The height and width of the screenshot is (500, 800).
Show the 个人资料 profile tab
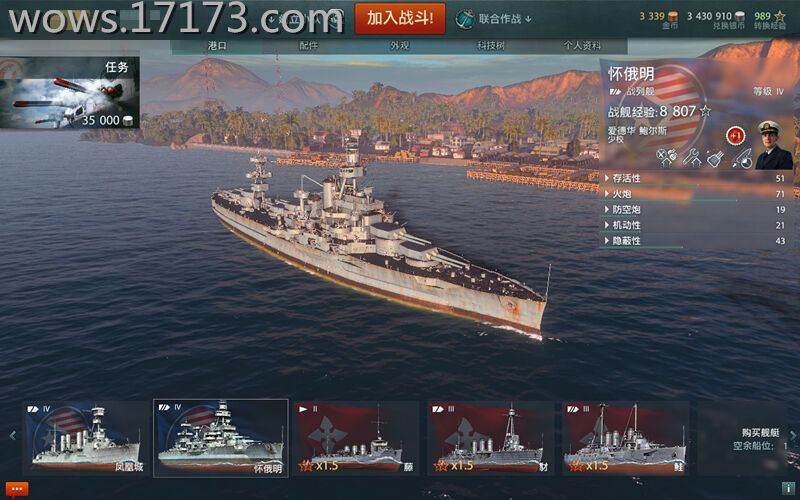point(582,46)
